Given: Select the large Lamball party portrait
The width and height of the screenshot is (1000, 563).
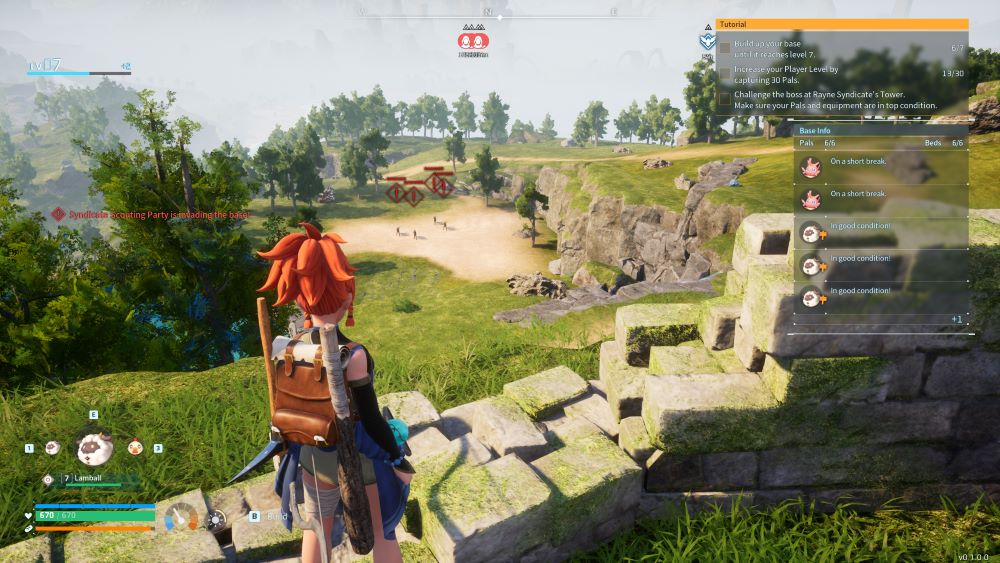Looking at the screenshot, I should 94,448.
